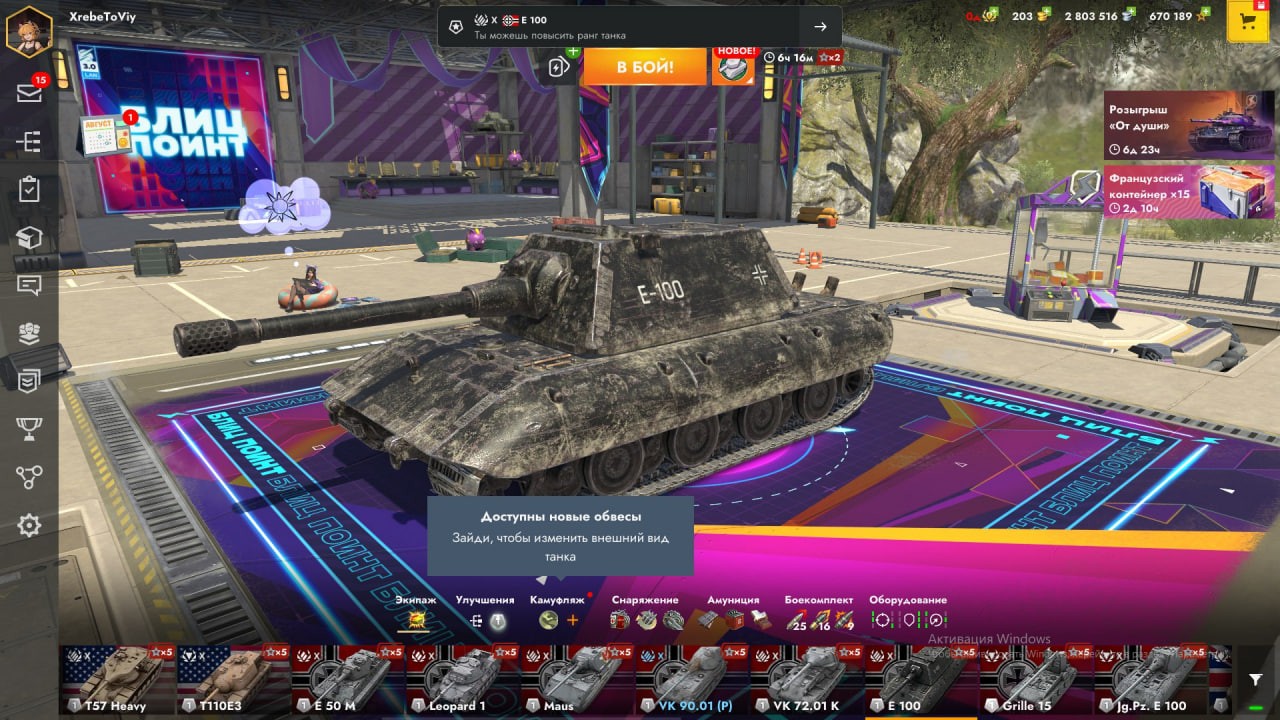Screen dimensions: 1280x720
Task: Open the trophy ratings icon
Action: point(29,429)
